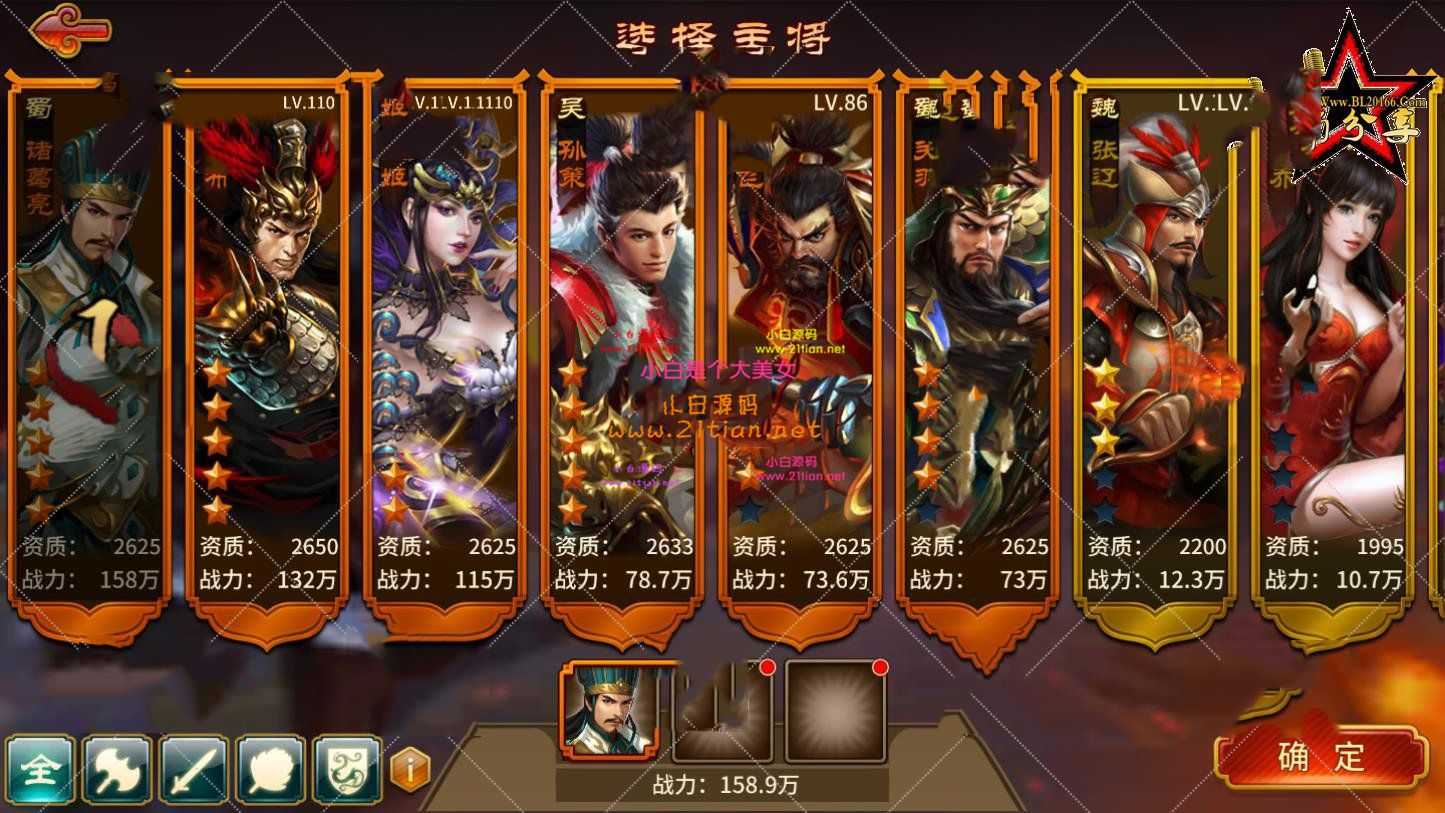Viewport: 1445px width, 813px height.
Task: Filter generals by the dragon shield icon
Action: click(348, 769)
